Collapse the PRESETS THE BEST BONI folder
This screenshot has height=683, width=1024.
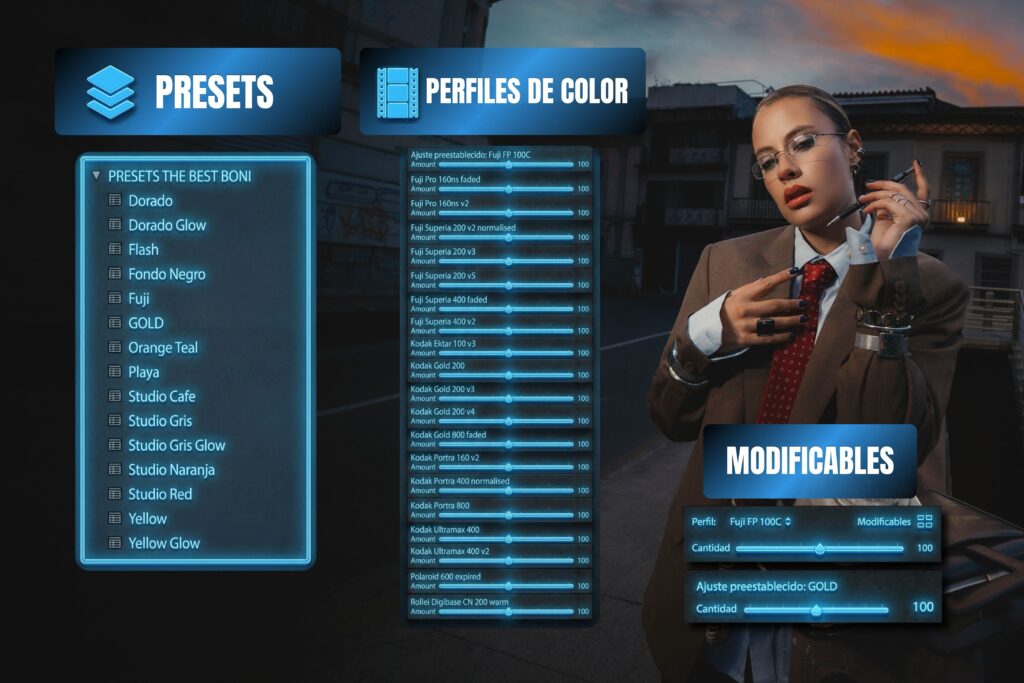[96, 176]
